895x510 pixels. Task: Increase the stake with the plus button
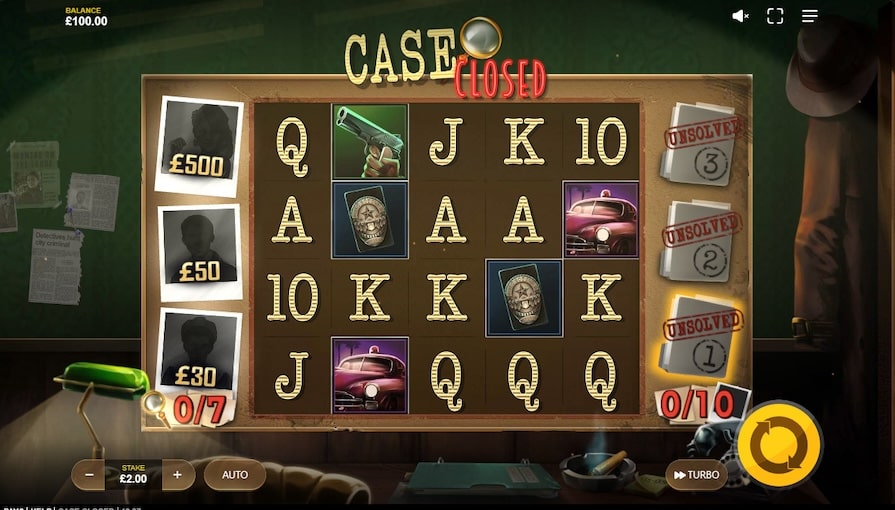[177, 475]
